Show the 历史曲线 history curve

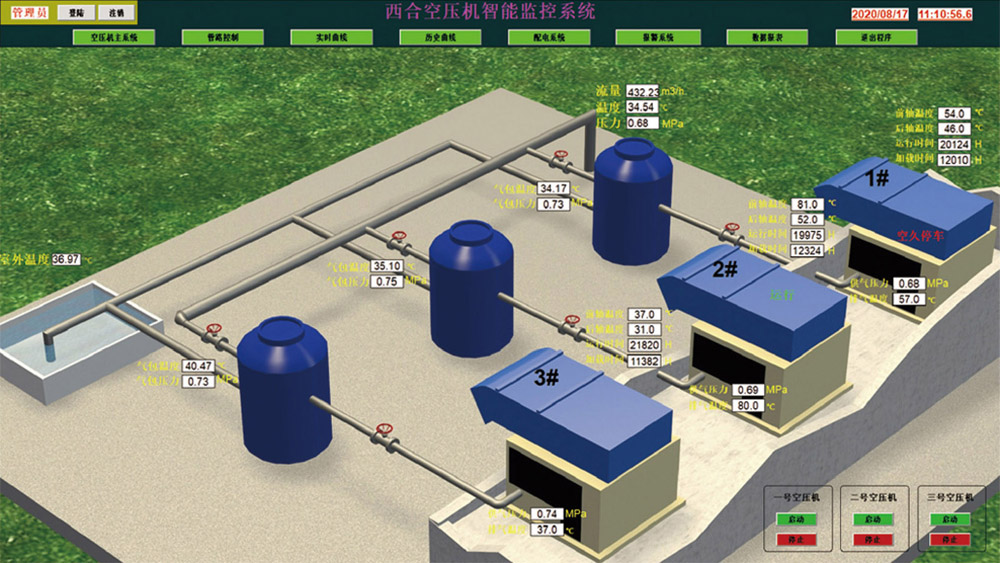(x=440, y=37)
